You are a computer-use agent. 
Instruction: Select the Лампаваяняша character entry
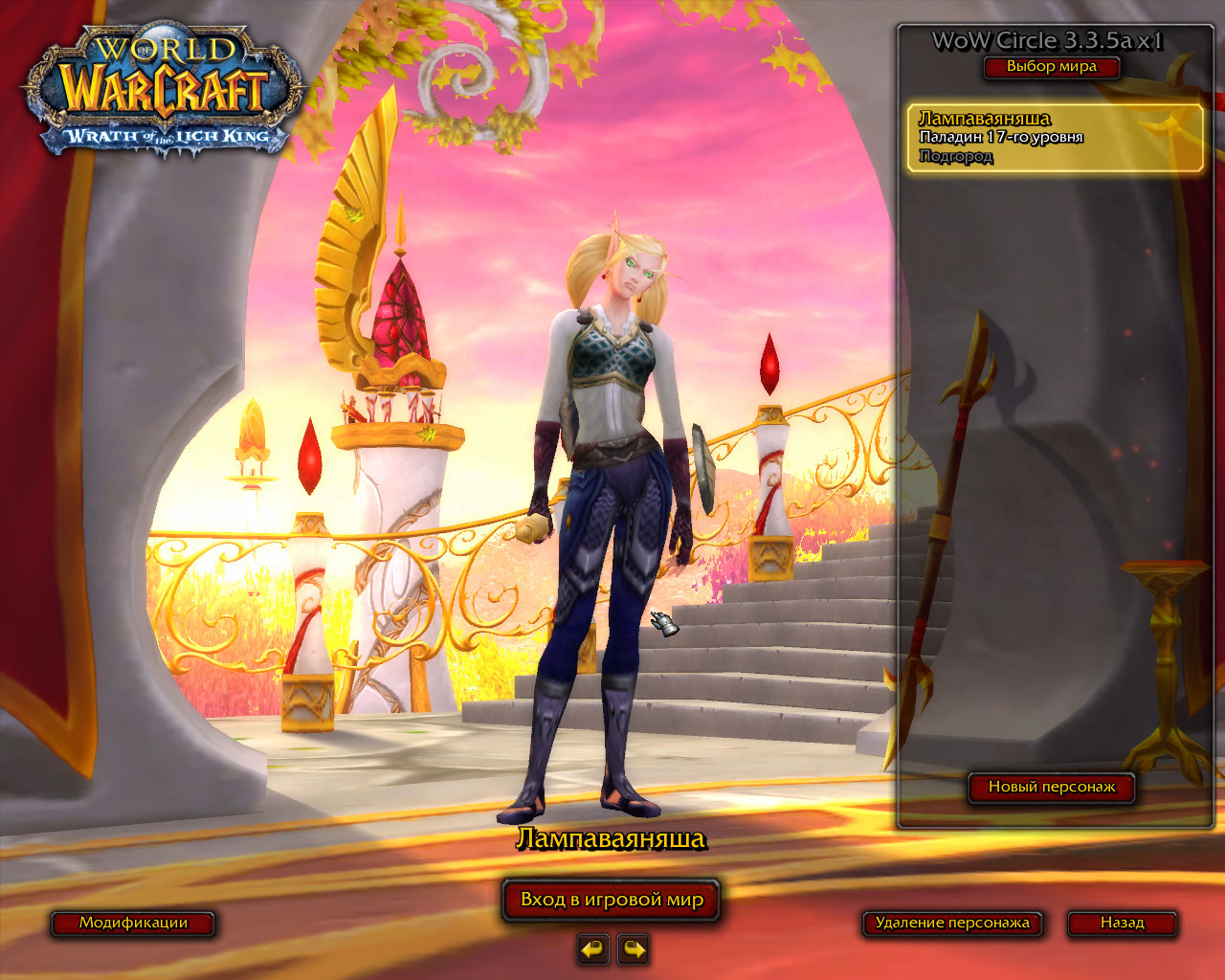[x=1055, y=138]
